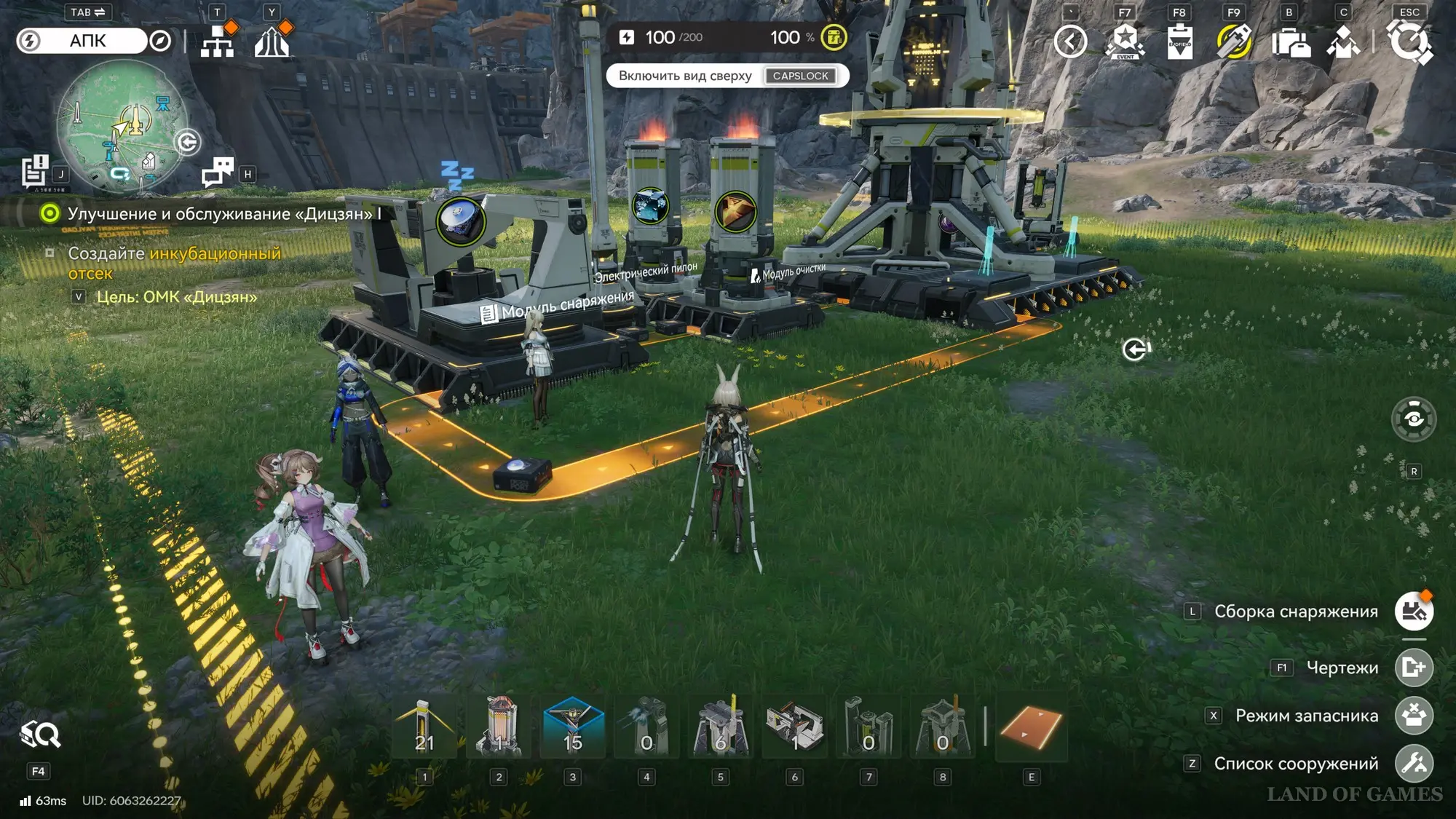Activate «Режим запасника» mode
1456x819 pixels.
coord(1414,716)
